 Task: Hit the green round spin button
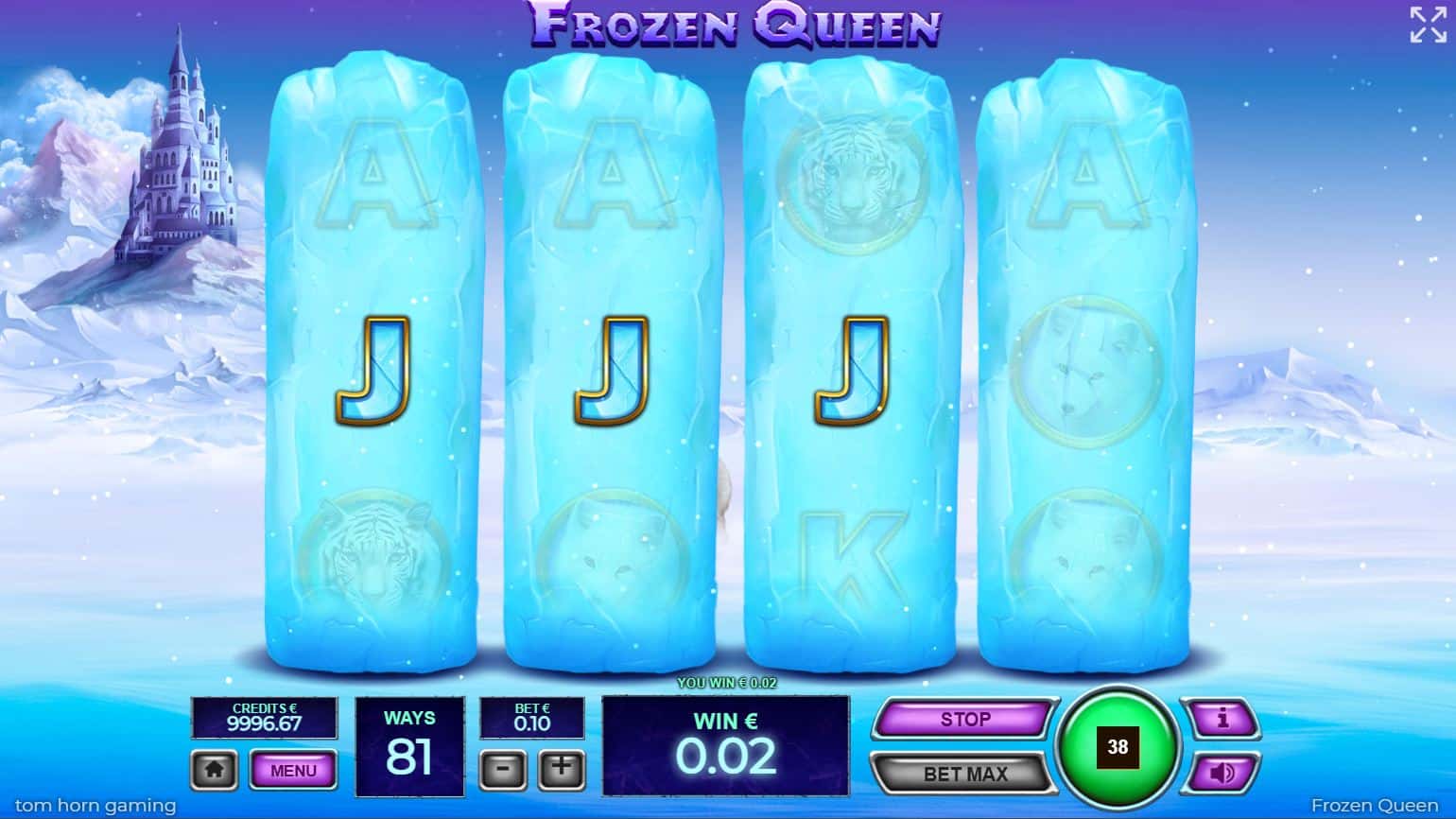1118,747
